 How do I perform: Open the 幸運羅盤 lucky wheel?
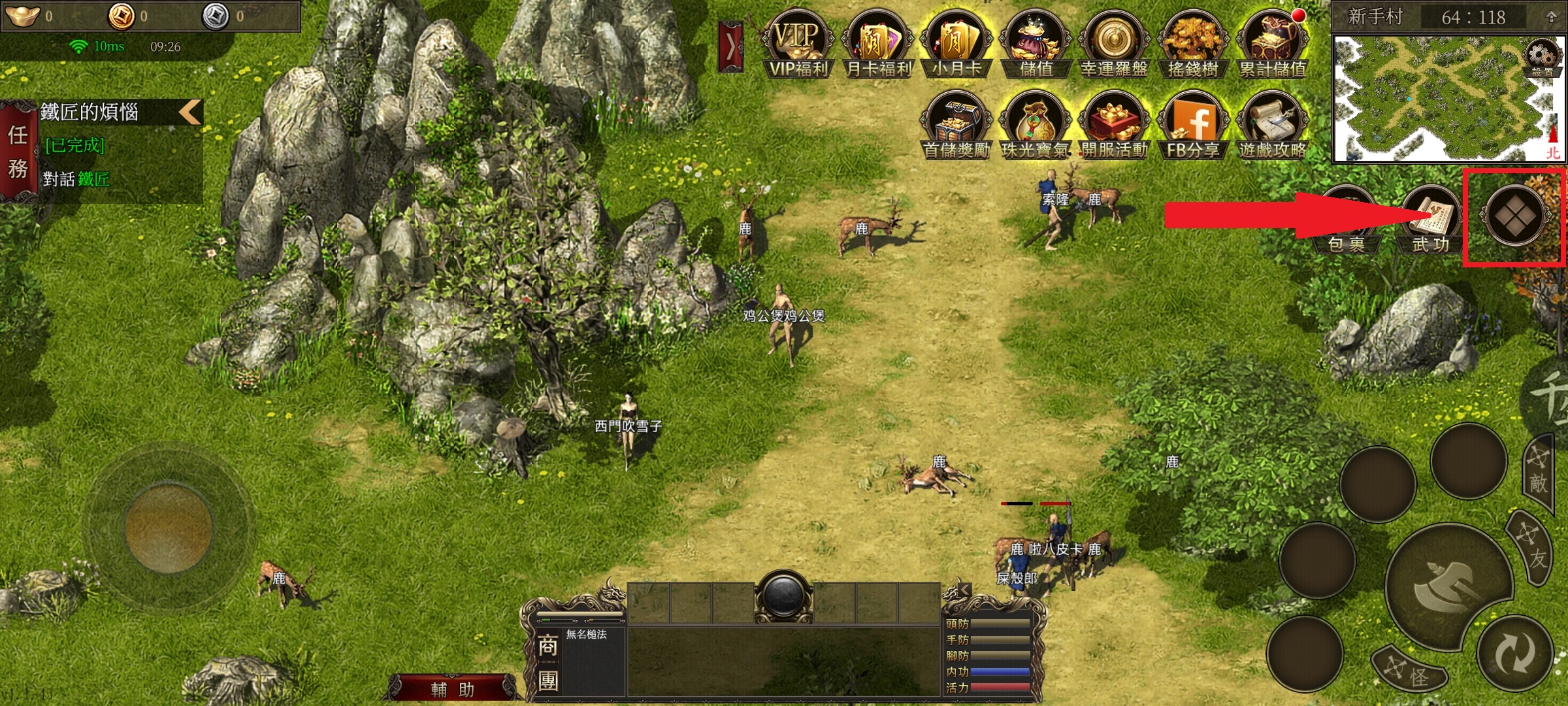1115,44
